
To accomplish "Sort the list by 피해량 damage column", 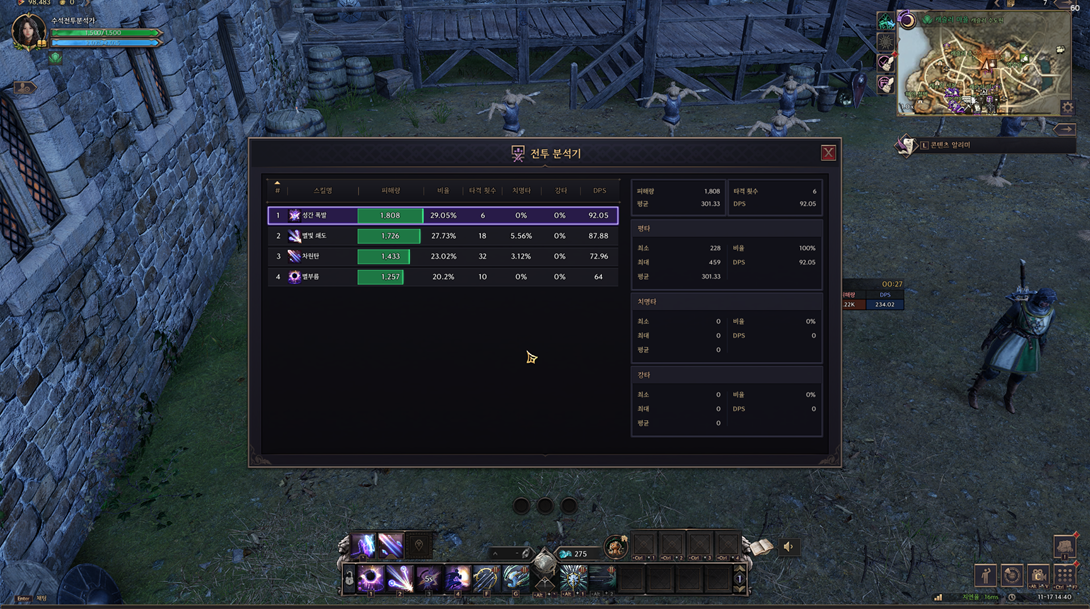I will (390, 190).
